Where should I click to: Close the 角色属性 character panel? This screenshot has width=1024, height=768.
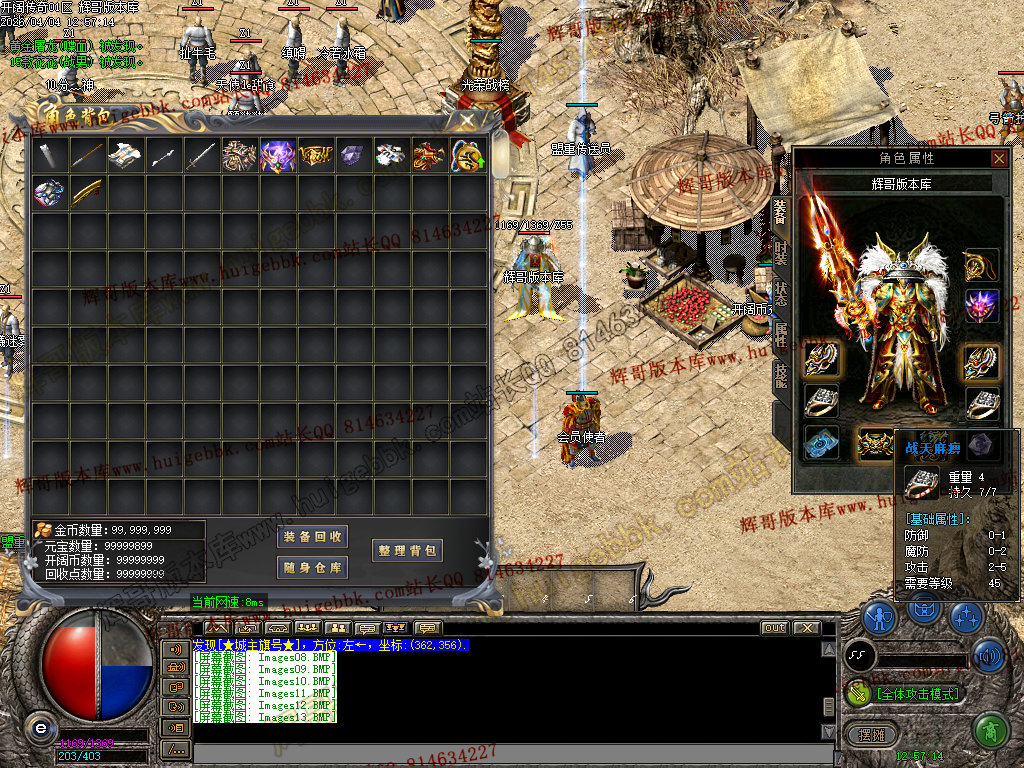pos(999,158)
